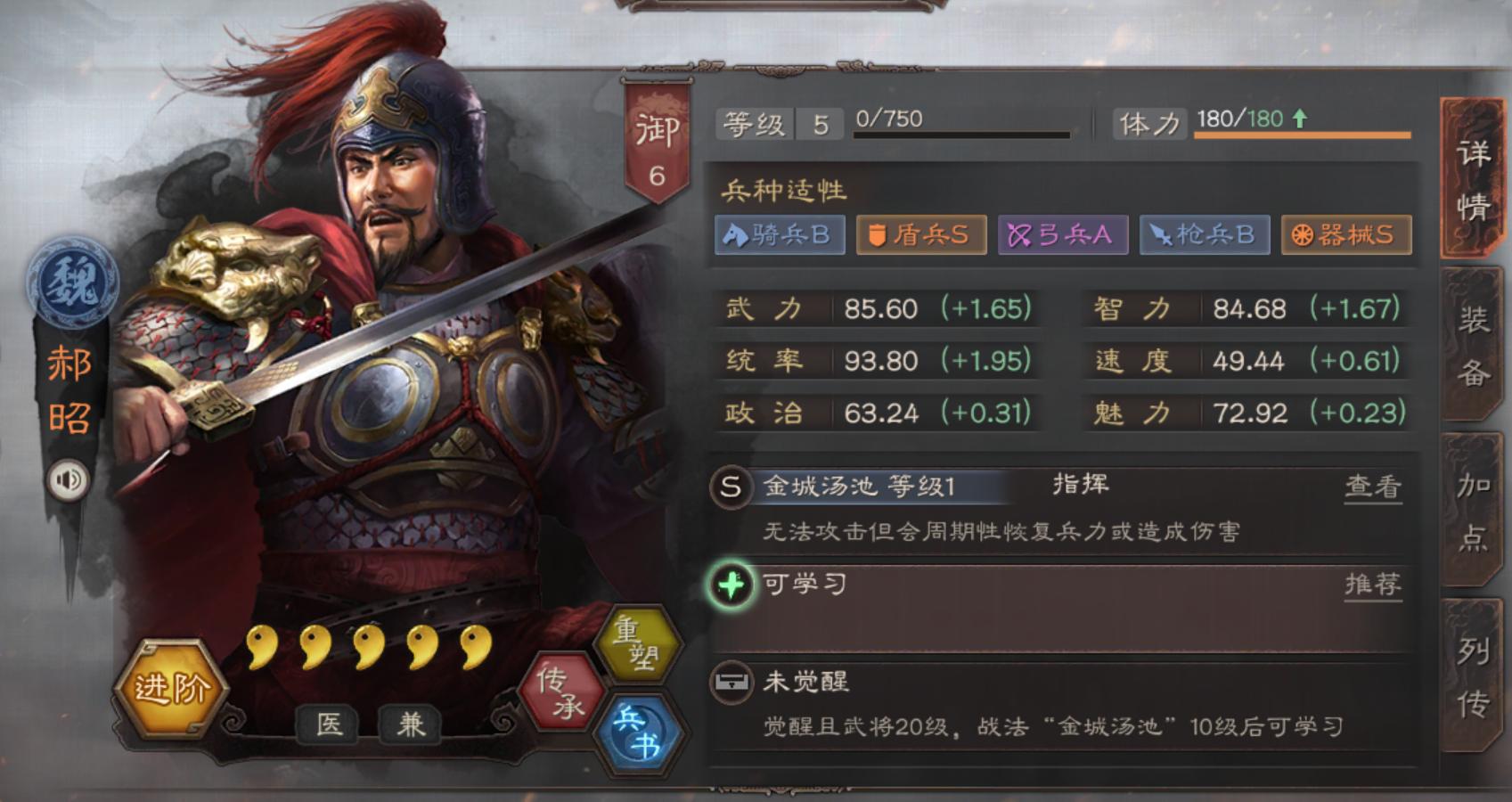The width and height of the screenshot is (1512, 802).
Task: Select the 进阶 hexagon icon
Action: click(172, 687)
